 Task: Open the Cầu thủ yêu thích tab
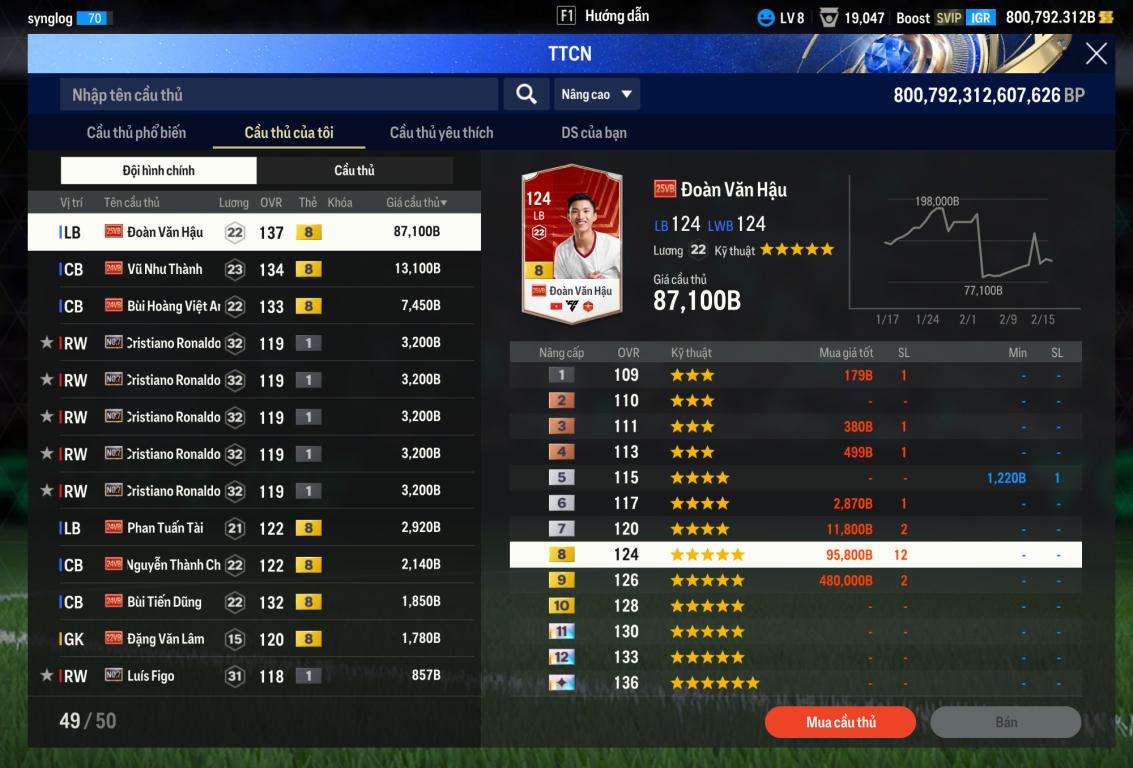[441, 133]
